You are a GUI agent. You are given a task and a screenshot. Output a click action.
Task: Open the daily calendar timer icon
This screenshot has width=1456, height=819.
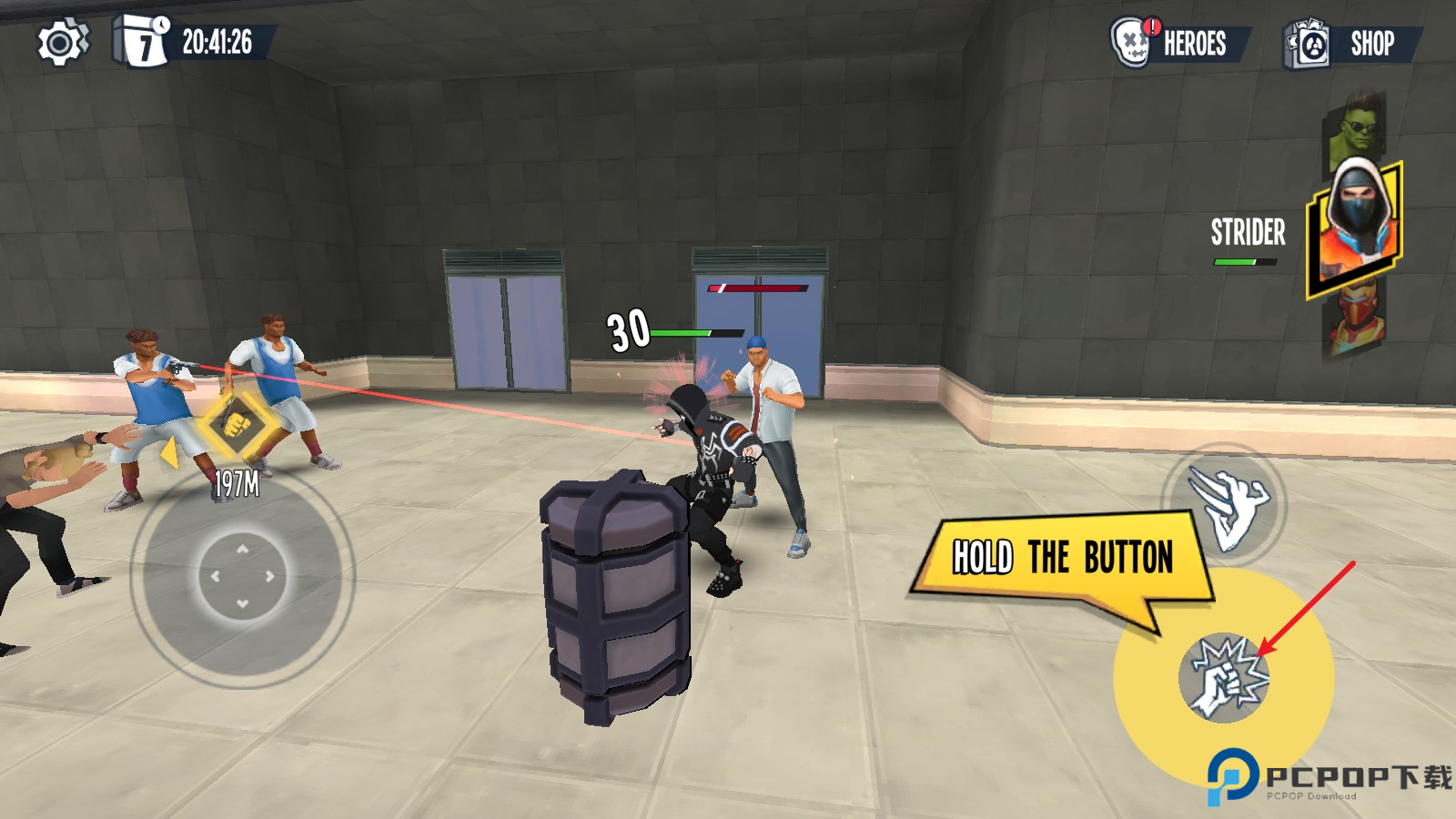coord(142,41)
